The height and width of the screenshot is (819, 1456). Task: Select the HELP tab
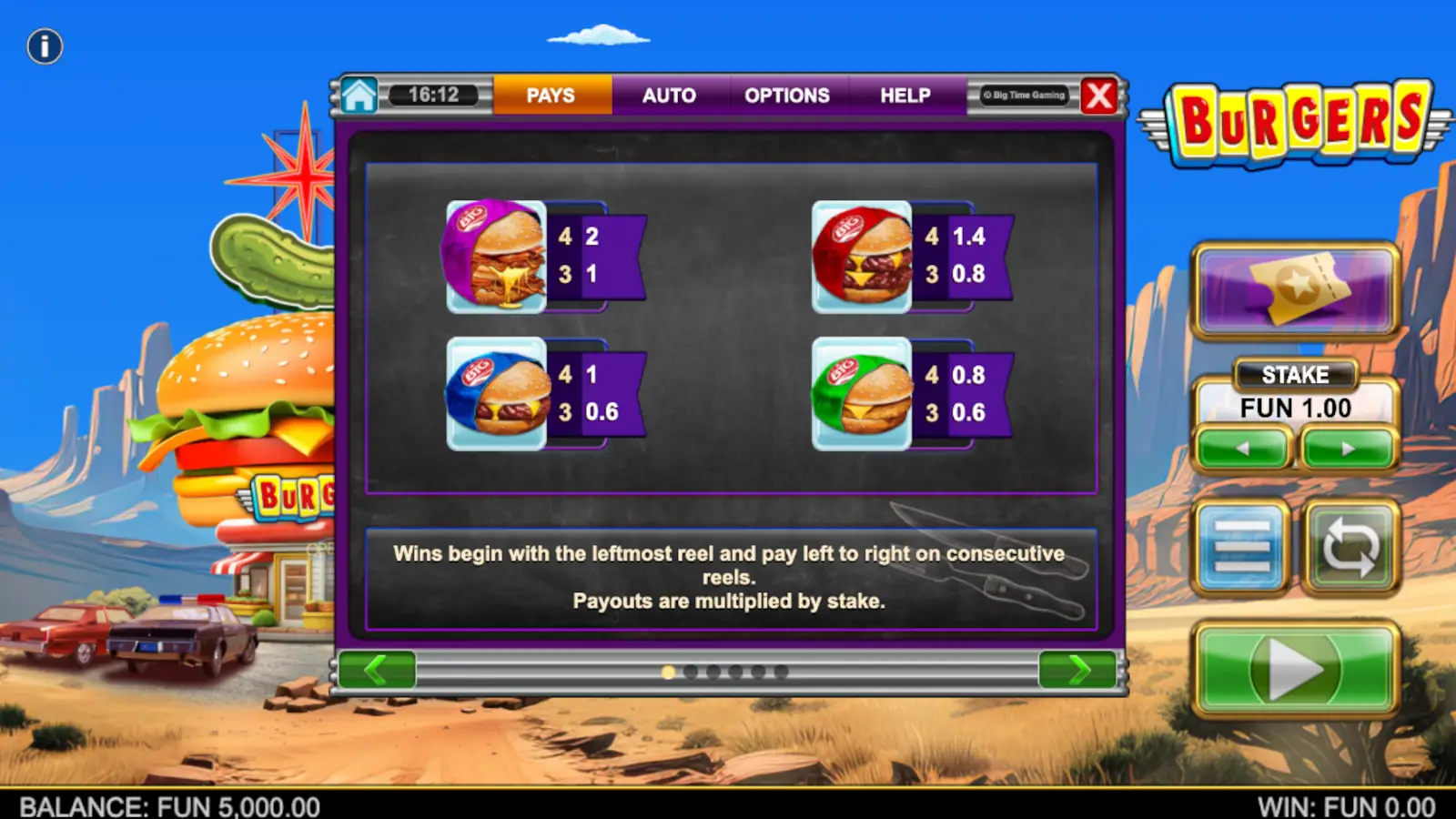pos(905,96)
